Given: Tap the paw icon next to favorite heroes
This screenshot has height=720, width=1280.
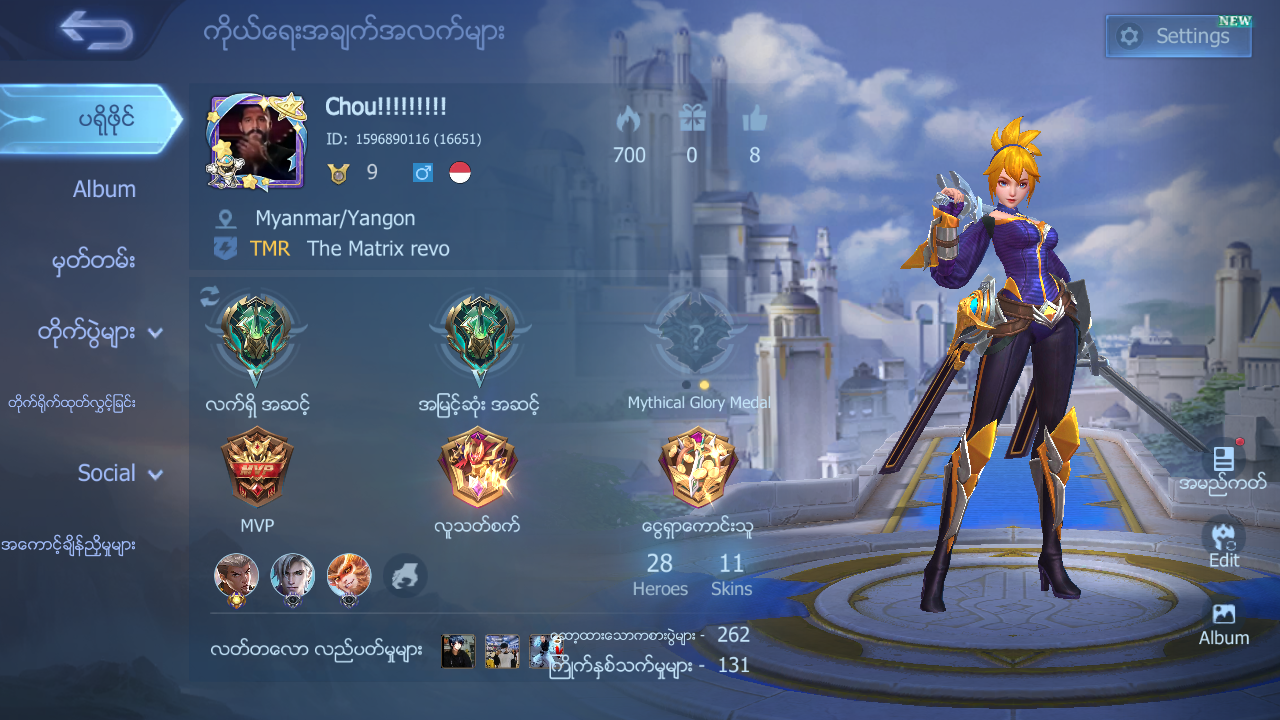Looking at the screenshot, I should click(x=405, y=576).
